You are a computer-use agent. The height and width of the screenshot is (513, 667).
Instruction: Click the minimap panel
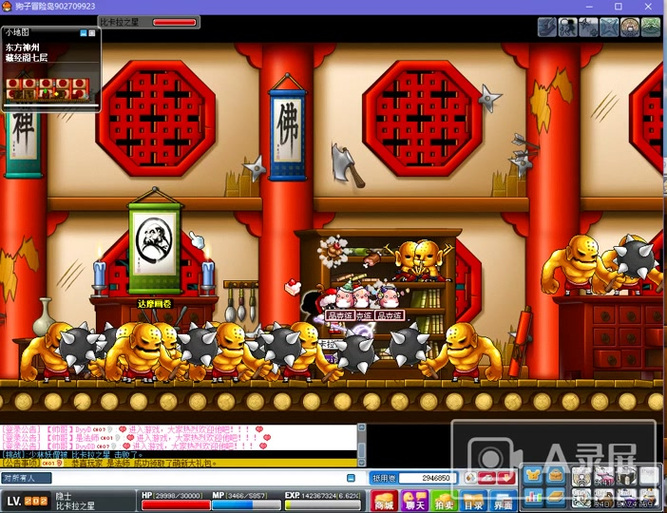[50, 70]
